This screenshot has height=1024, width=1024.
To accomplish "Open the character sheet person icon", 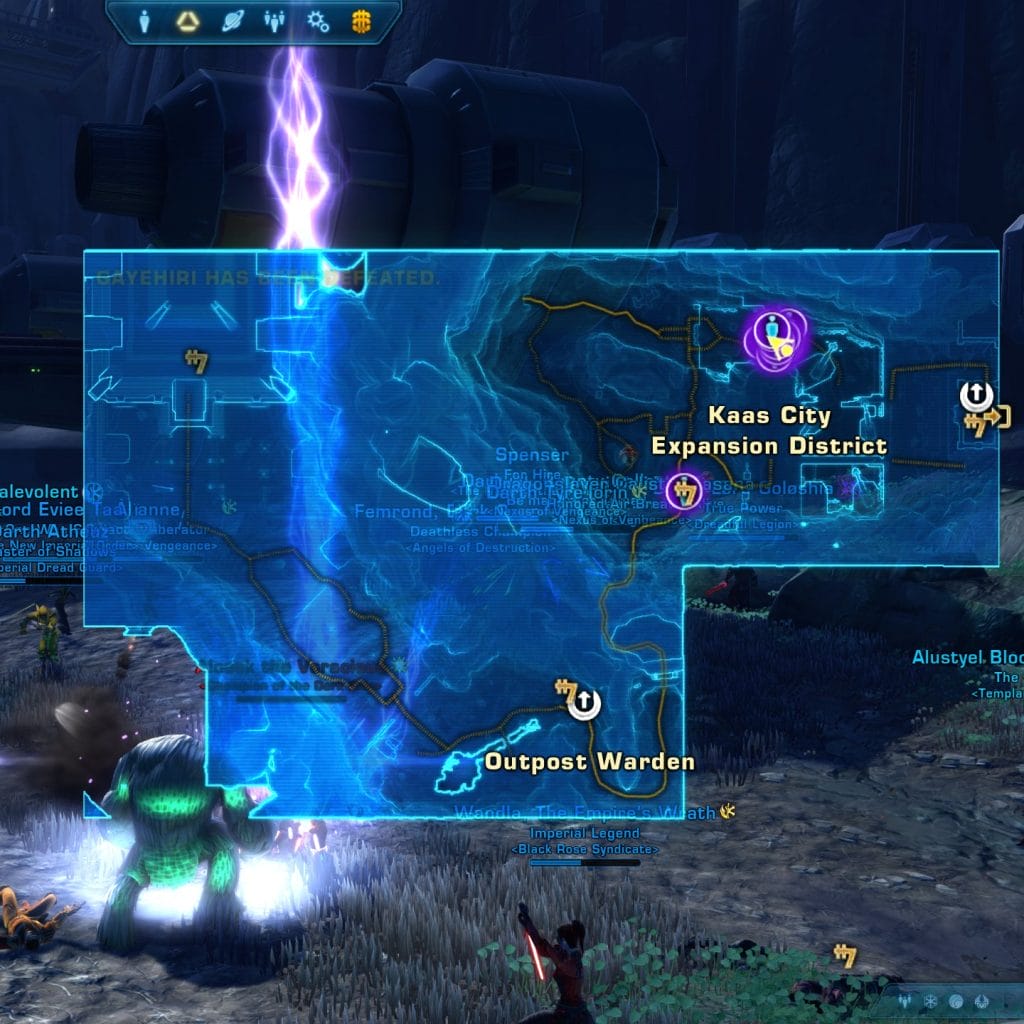I will point(145,21).
